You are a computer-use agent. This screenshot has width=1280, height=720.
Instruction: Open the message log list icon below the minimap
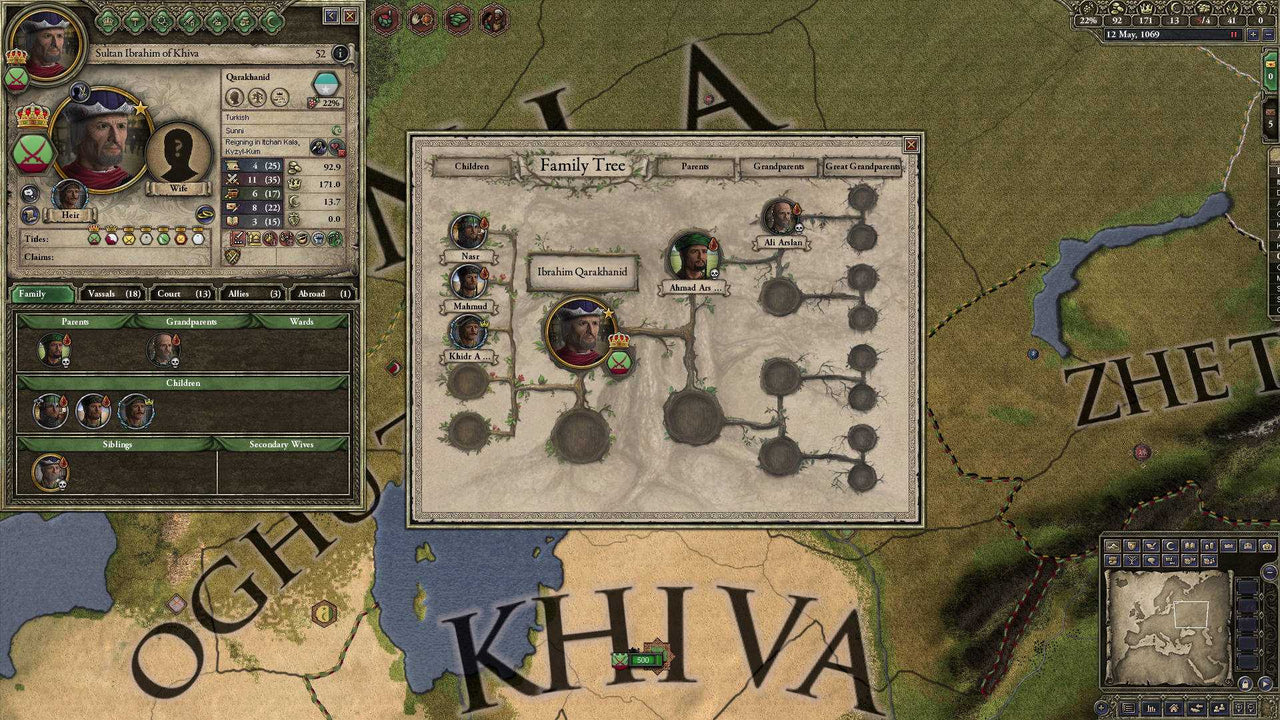(x=1126, y=707)
